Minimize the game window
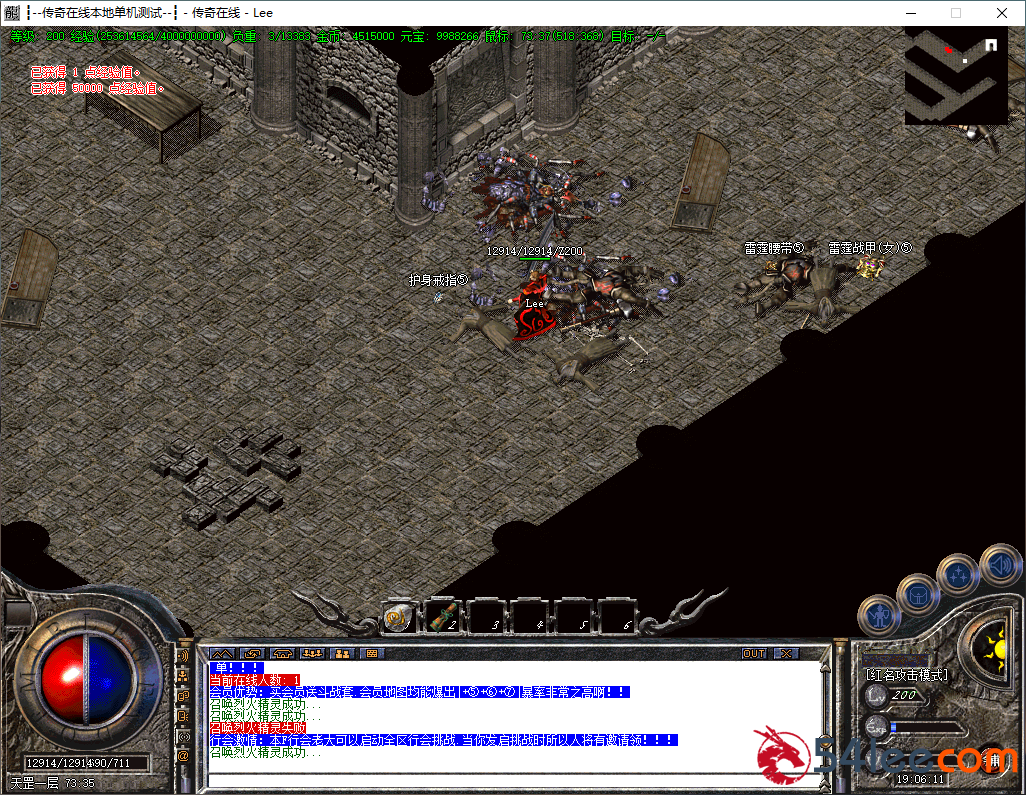 point(910,13)
